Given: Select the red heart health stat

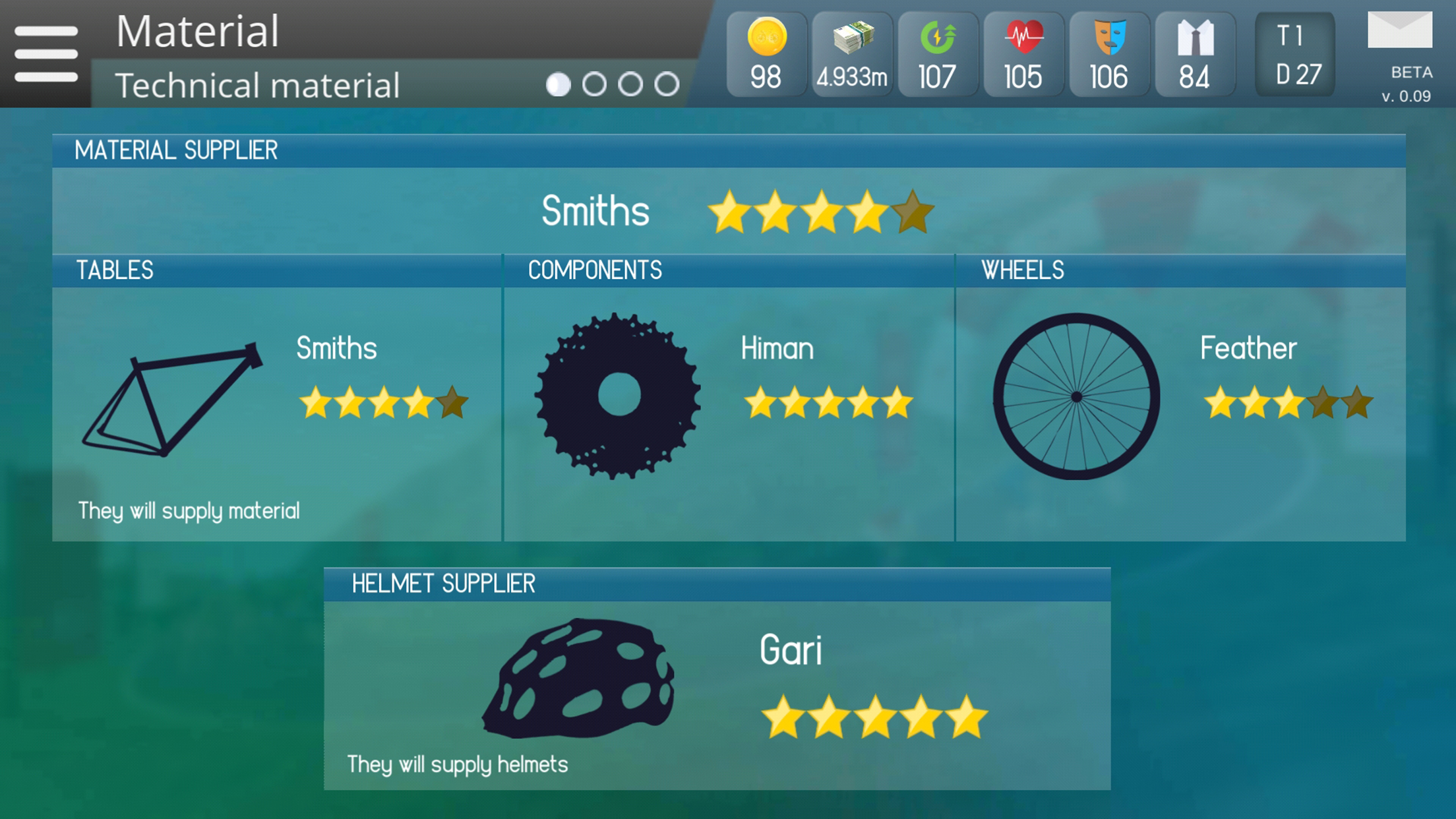Looking at the screenshot, I should pyautogui.click(x=1023, y=54).
